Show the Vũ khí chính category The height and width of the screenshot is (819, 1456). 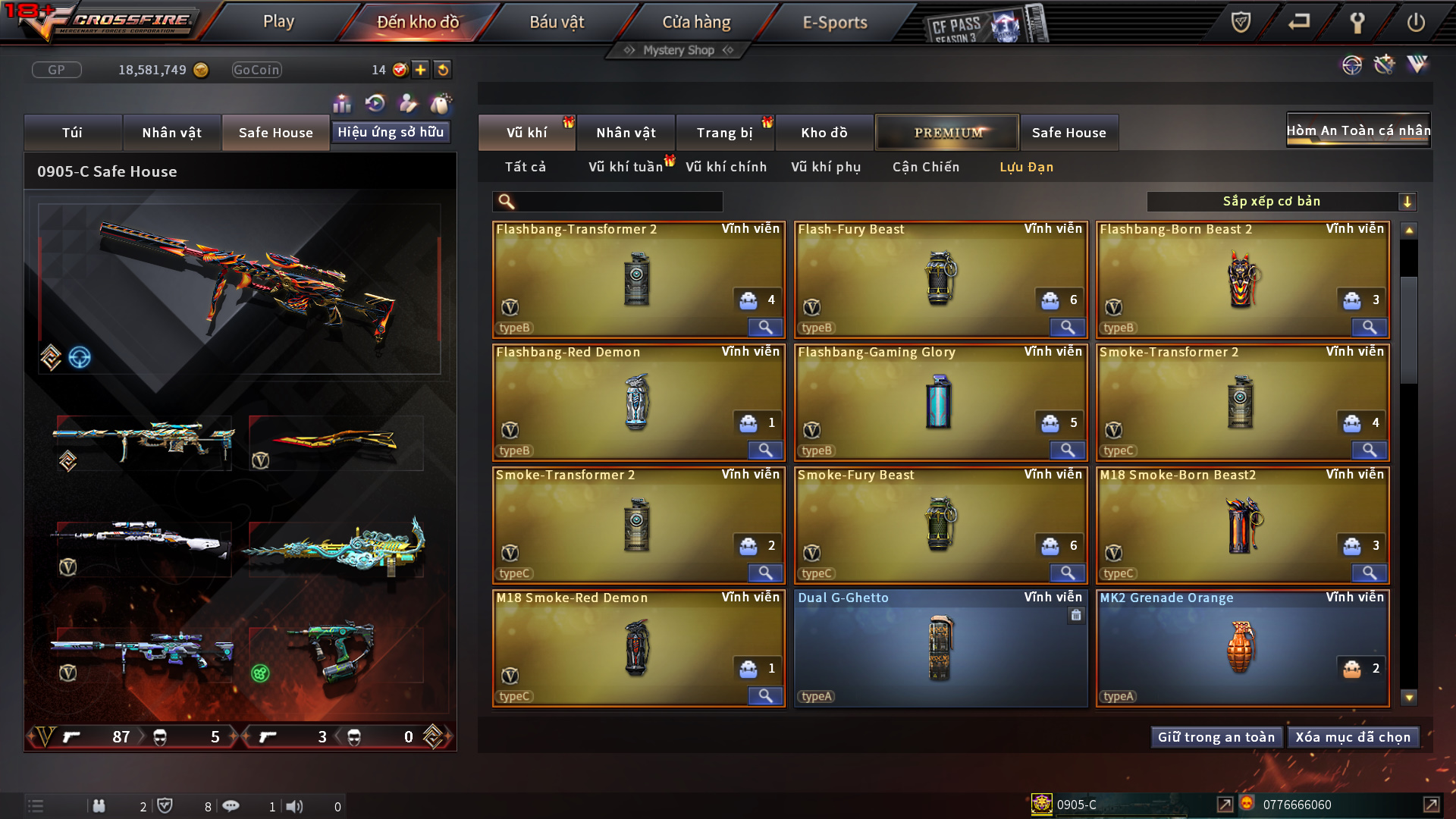[726, 167]
